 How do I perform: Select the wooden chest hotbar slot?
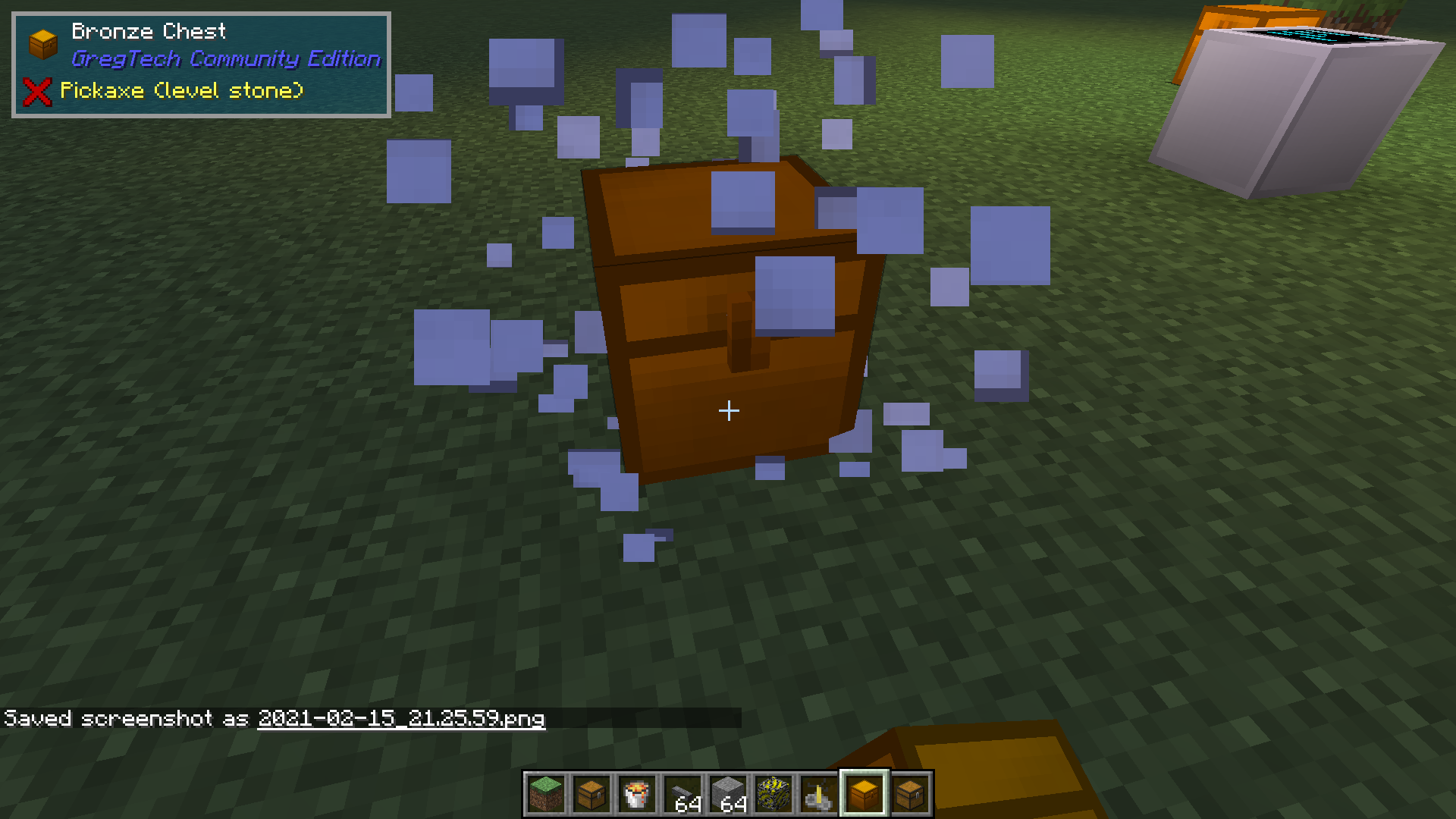point(590,792)
